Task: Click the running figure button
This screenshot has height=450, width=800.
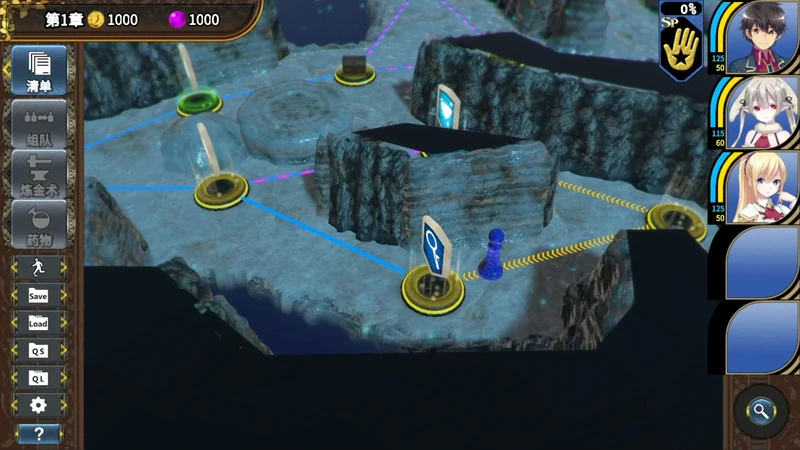Action: point(38,267)
